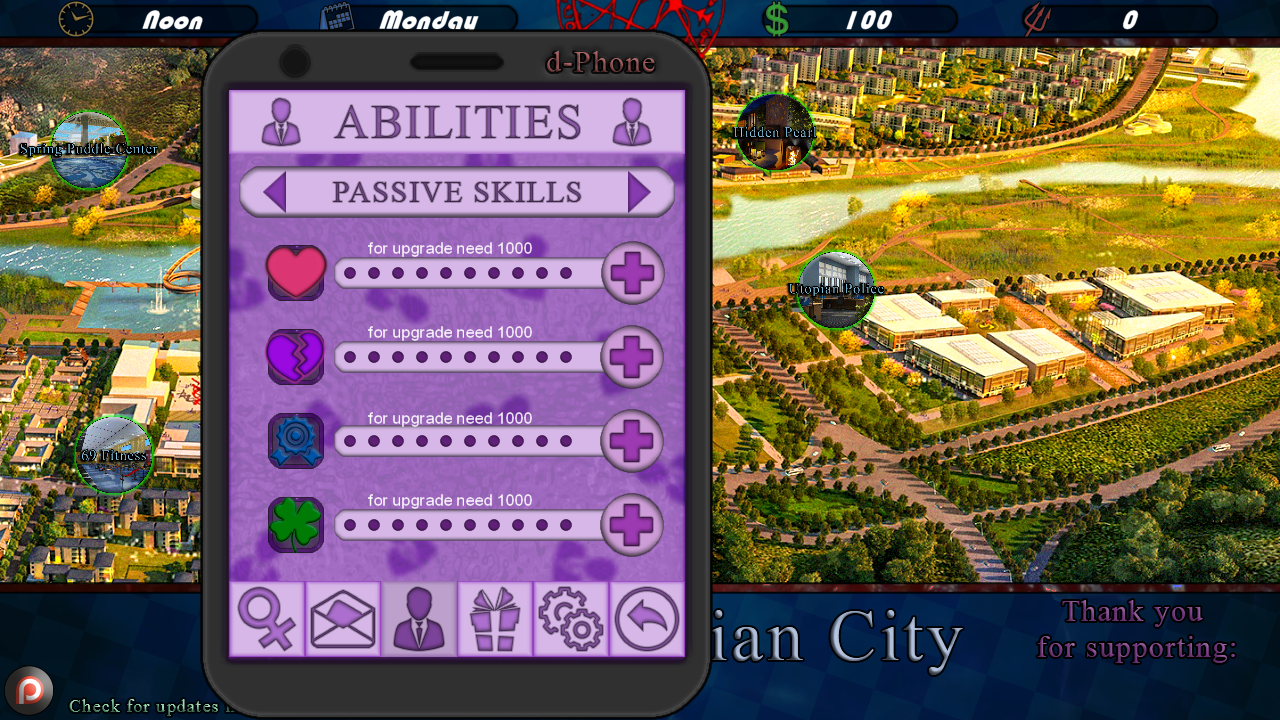Screen dimensions: 1280x720
Task: Open the Patreon logo link
Action: (x=29, y=691)
